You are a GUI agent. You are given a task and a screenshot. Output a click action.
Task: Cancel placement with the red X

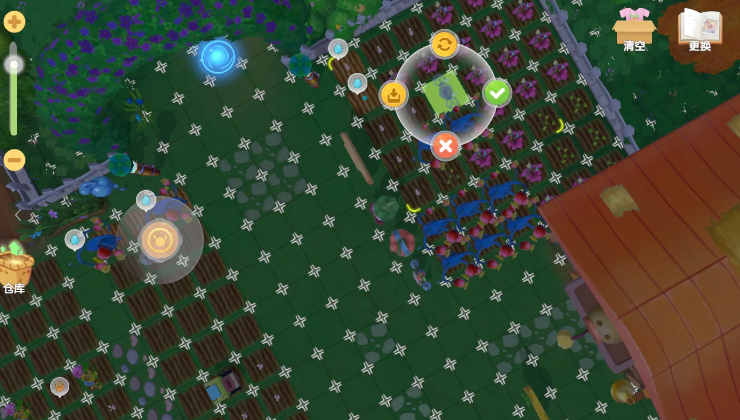point(446,146)
